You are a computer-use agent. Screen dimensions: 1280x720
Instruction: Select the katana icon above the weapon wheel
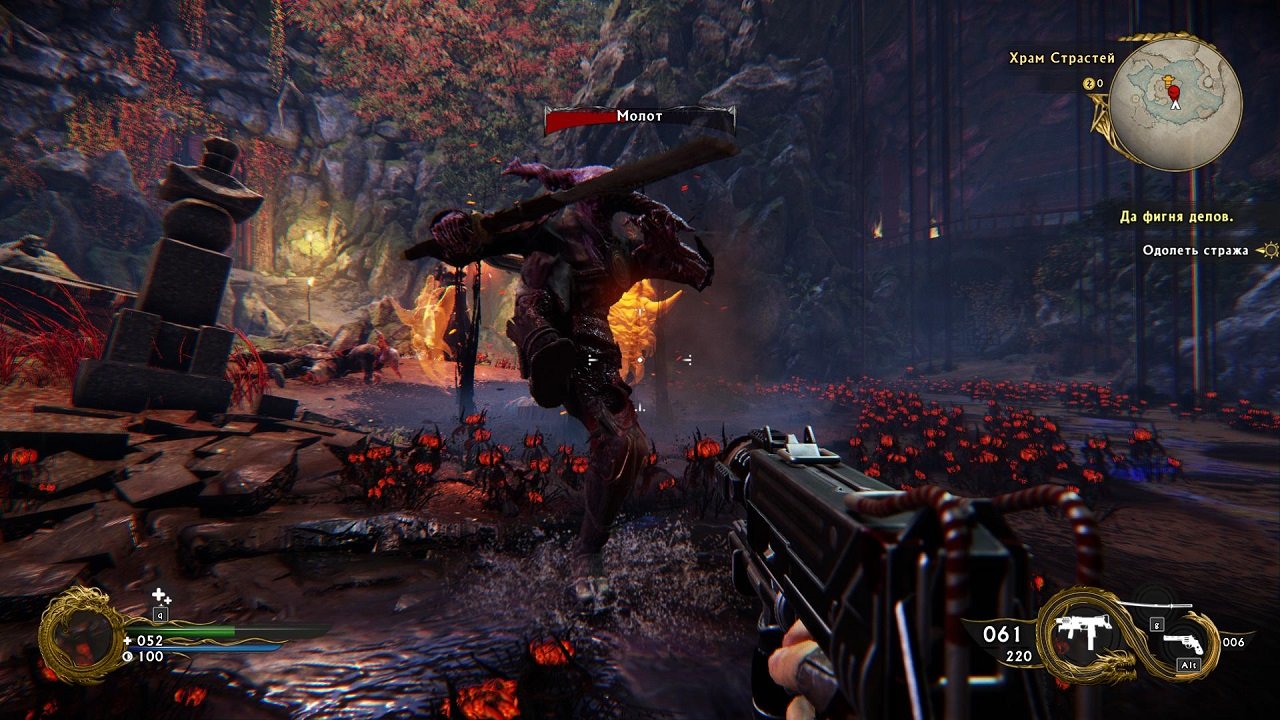(1155, 605)
